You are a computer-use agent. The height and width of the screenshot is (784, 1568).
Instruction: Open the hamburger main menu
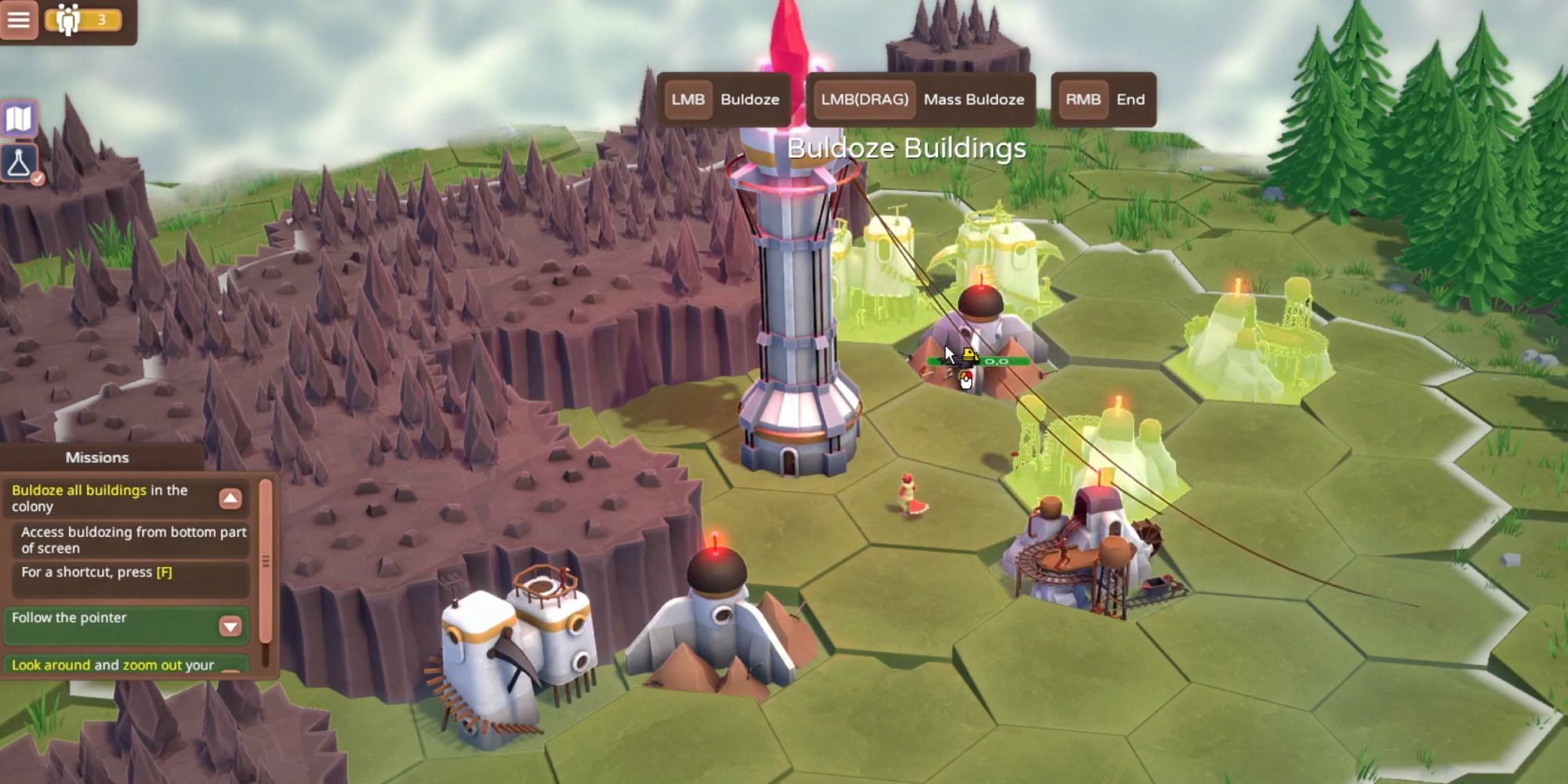[x=19, y=20]
